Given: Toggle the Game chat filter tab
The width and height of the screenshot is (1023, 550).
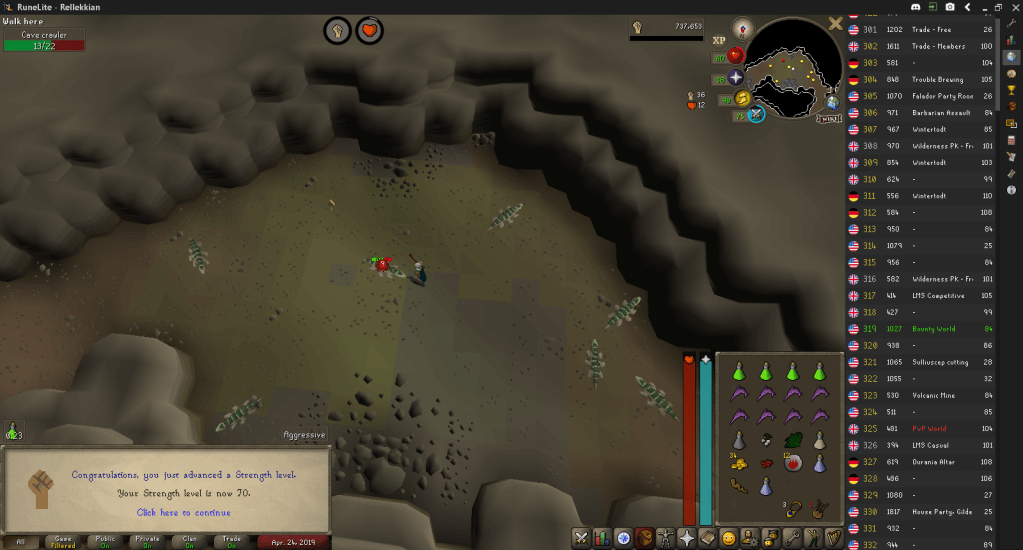Looking at the screenshot, I should point(62,542).
